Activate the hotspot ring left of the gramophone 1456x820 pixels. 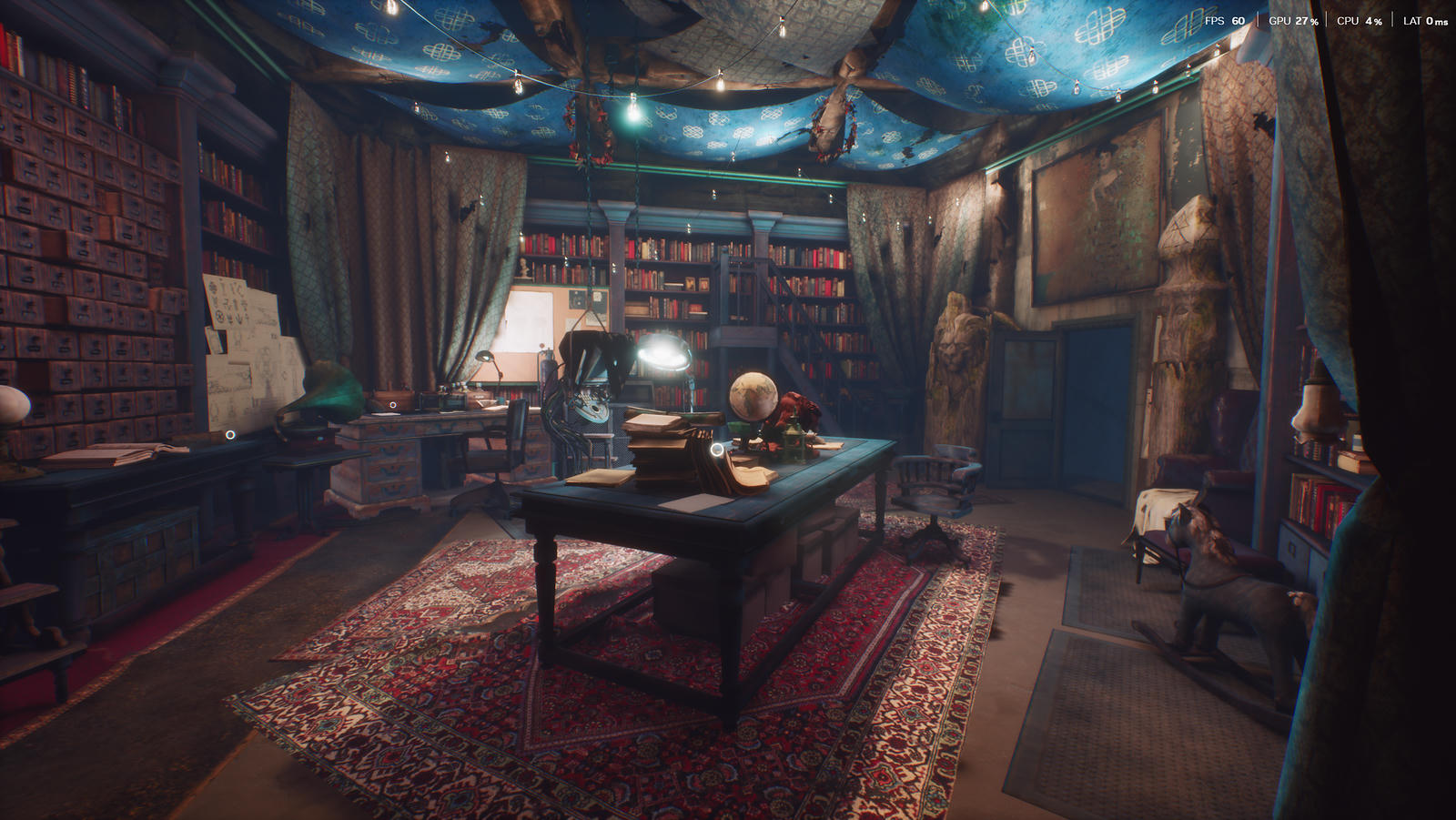pos(231,435)
